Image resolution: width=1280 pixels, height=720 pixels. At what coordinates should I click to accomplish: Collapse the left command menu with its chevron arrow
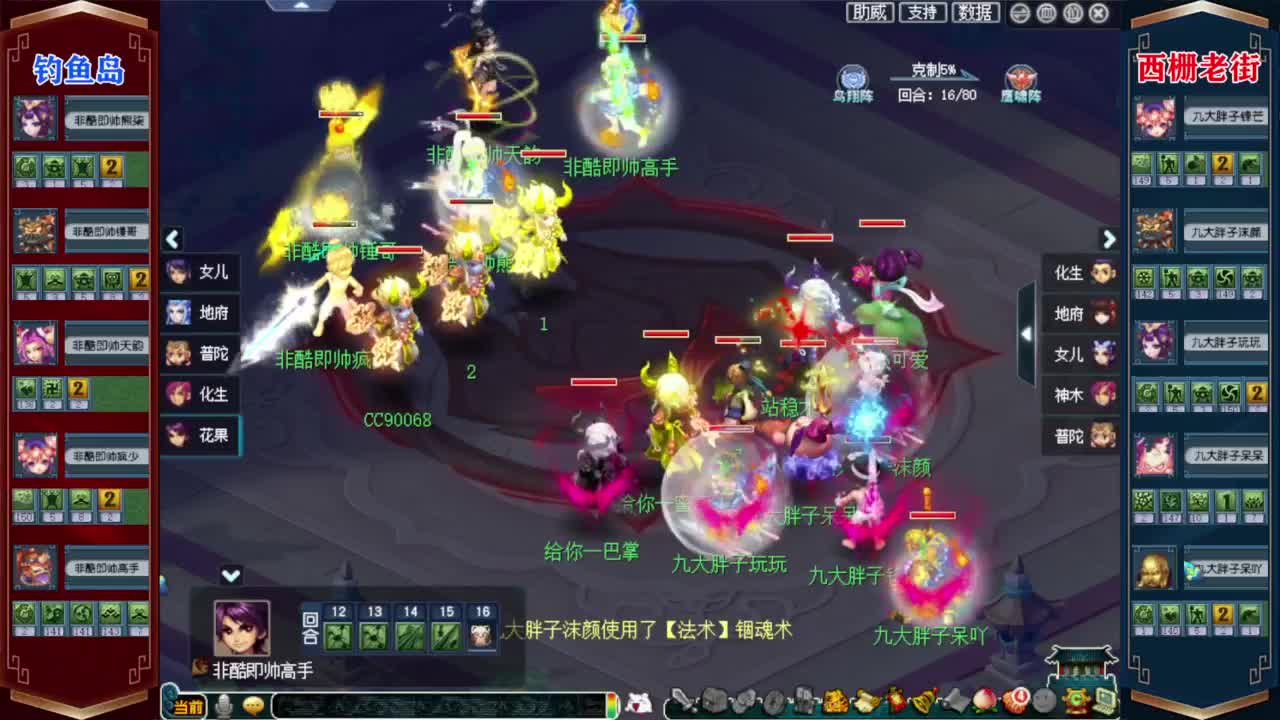tap(172, 240)
